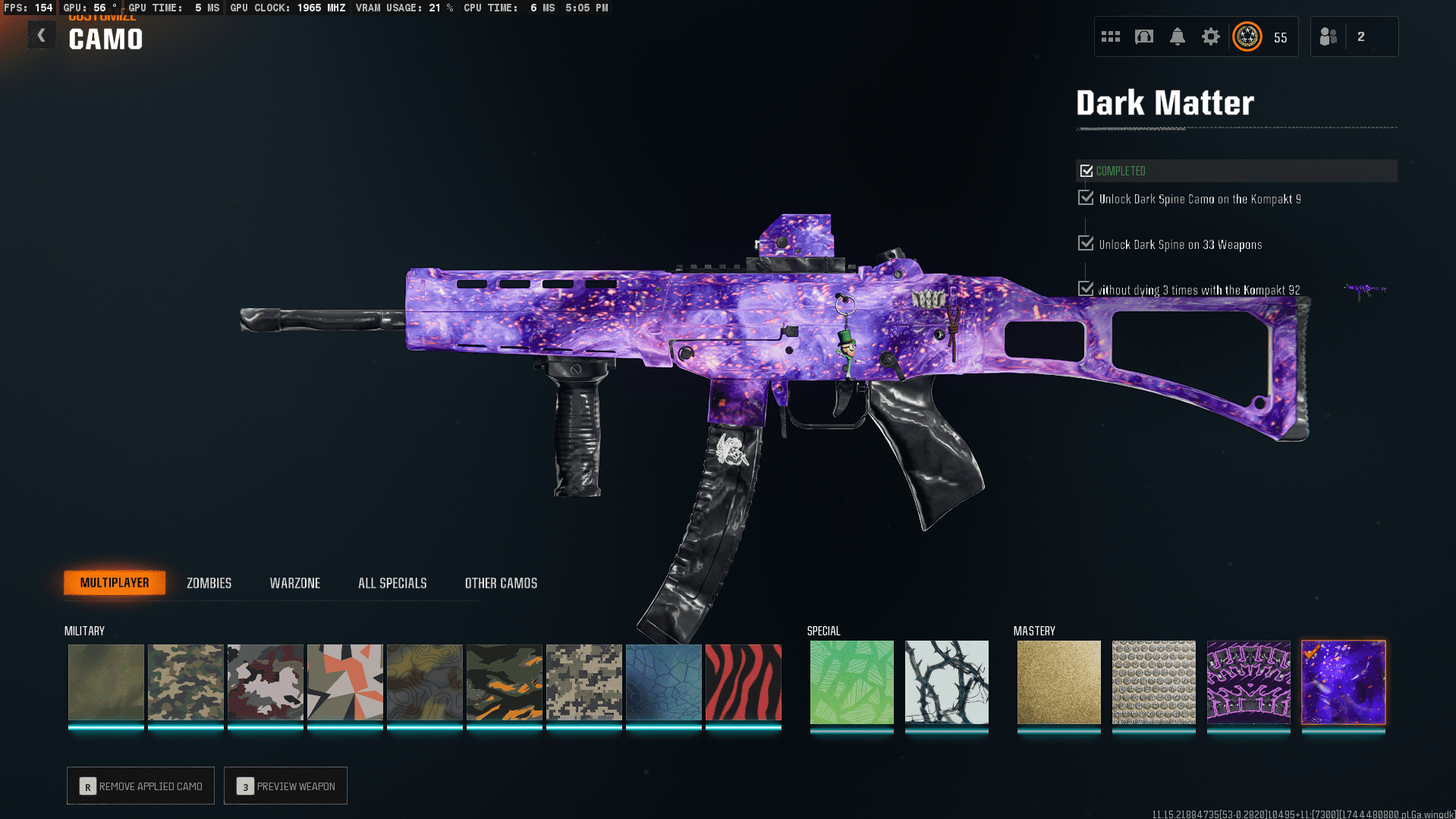Apply the pink Dark Spine camo

pos(1248,682)
